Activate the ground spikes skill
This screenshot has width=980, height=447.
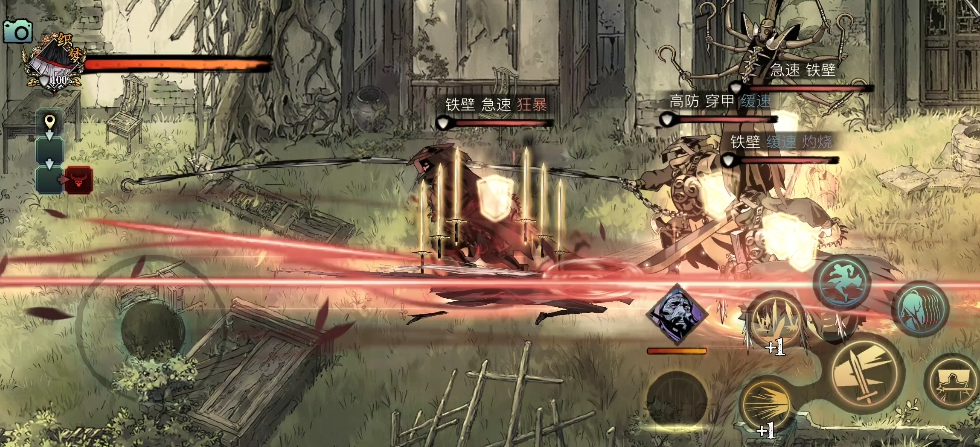775,322
